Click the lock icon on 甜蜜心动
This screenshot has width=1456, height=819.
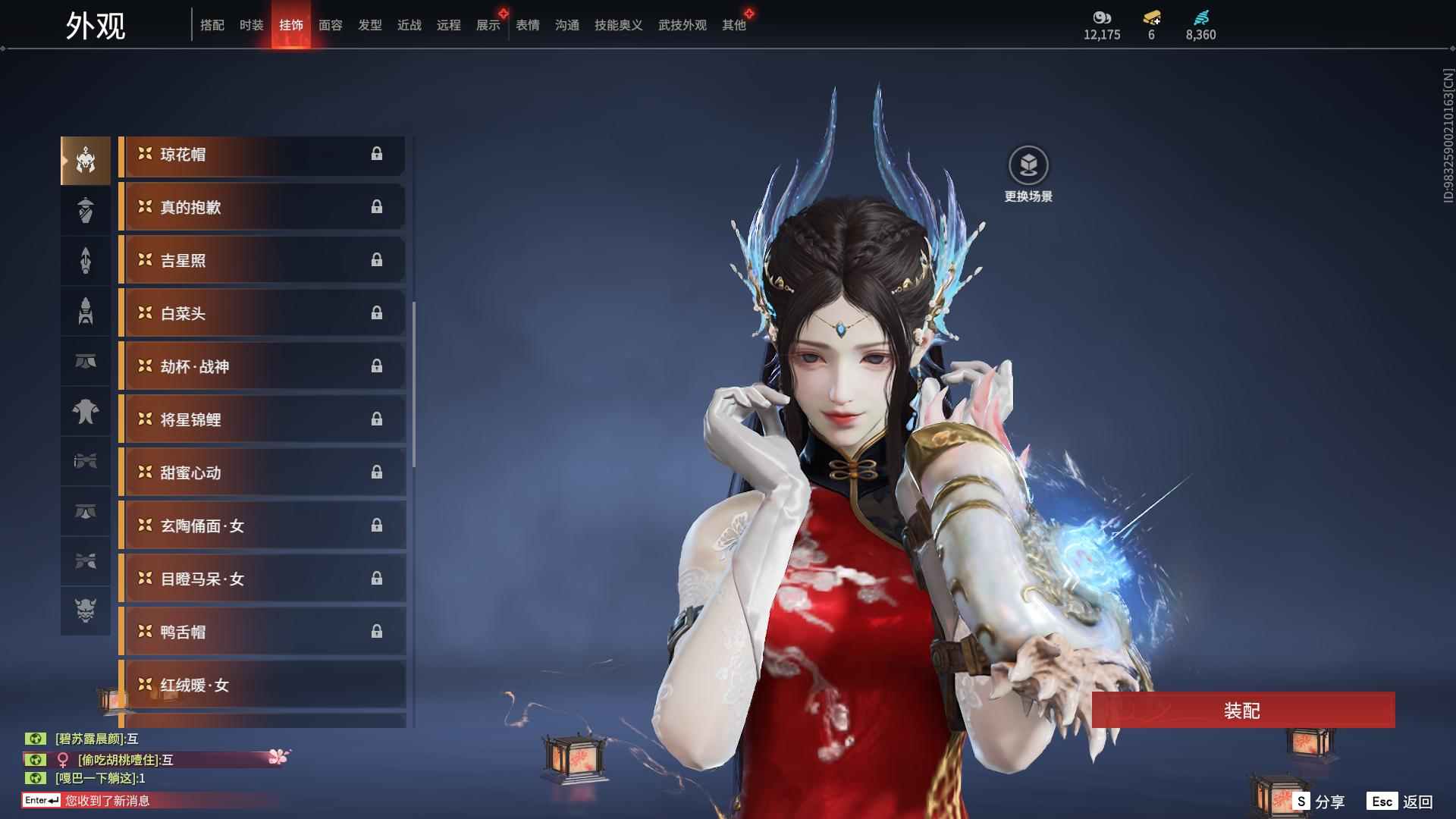point(378,472)
